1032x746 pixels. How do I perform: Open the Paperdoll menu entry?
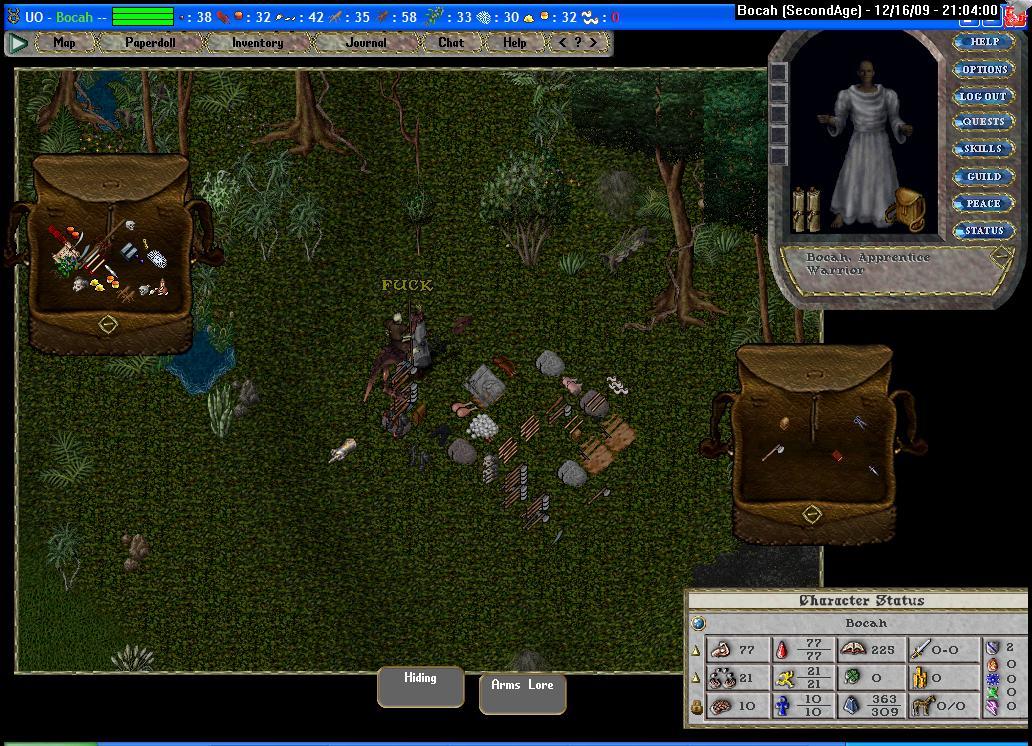[150, 43]
